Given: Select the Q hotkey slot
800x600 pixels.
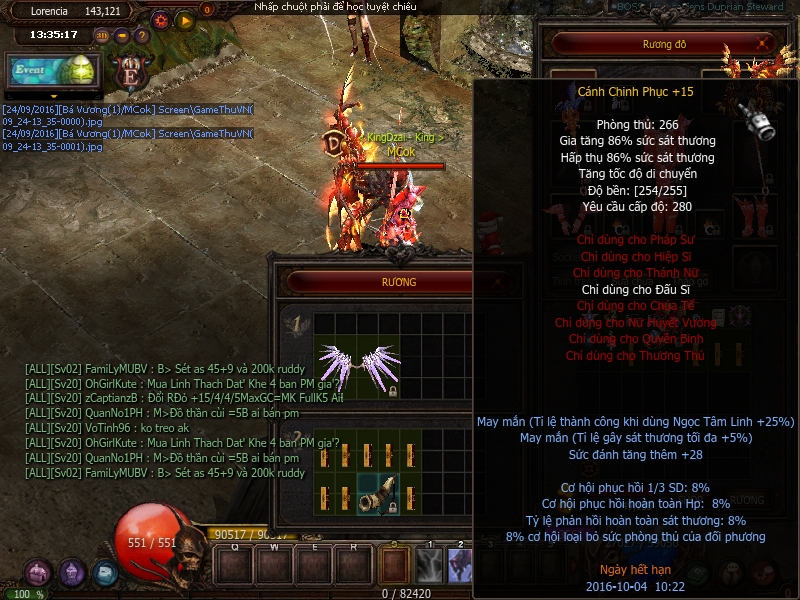Looking at the screenshot, I should [234, 565].
